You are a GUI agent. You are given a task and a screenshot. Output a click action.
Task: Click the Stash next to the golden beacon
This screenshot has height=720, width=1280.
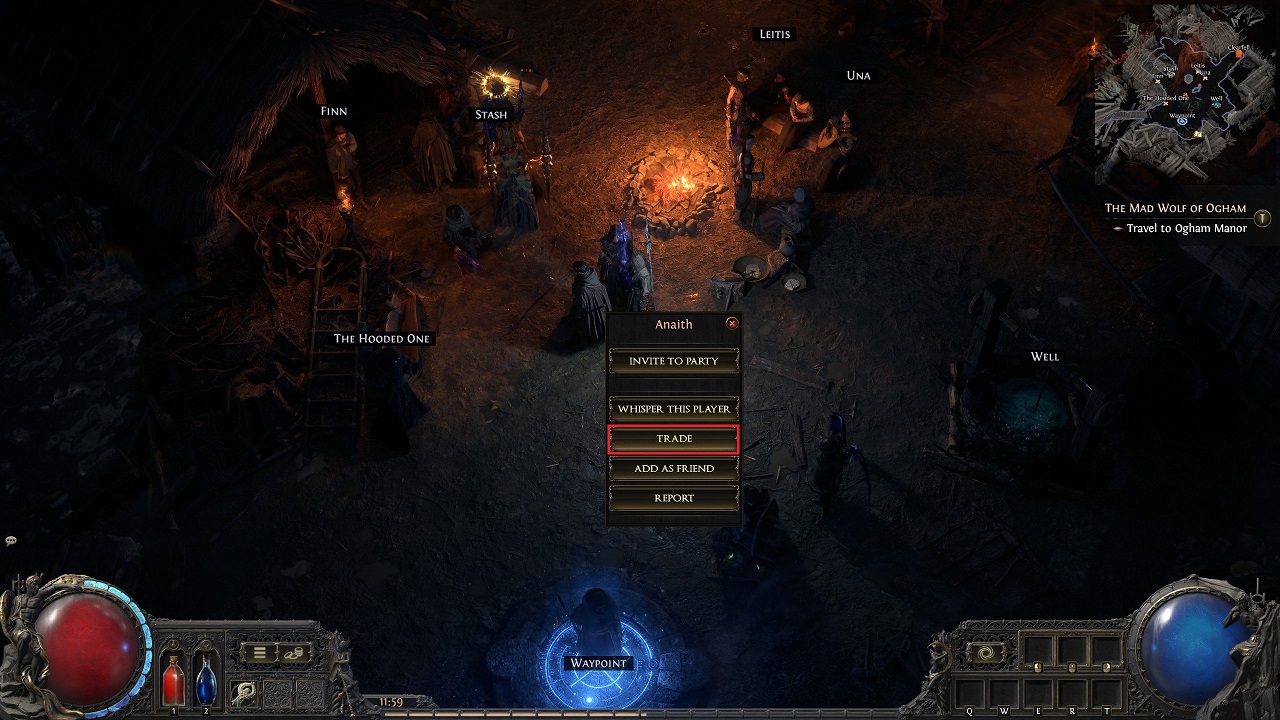490,114
